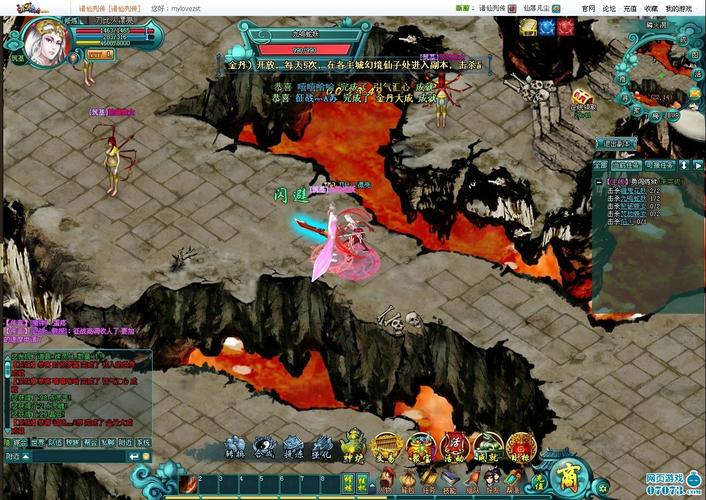Image resolution: width=706 pixels, height=500 pixels.
Task: Open the 附近 chat channel dropdown
Action: (17, 456)
